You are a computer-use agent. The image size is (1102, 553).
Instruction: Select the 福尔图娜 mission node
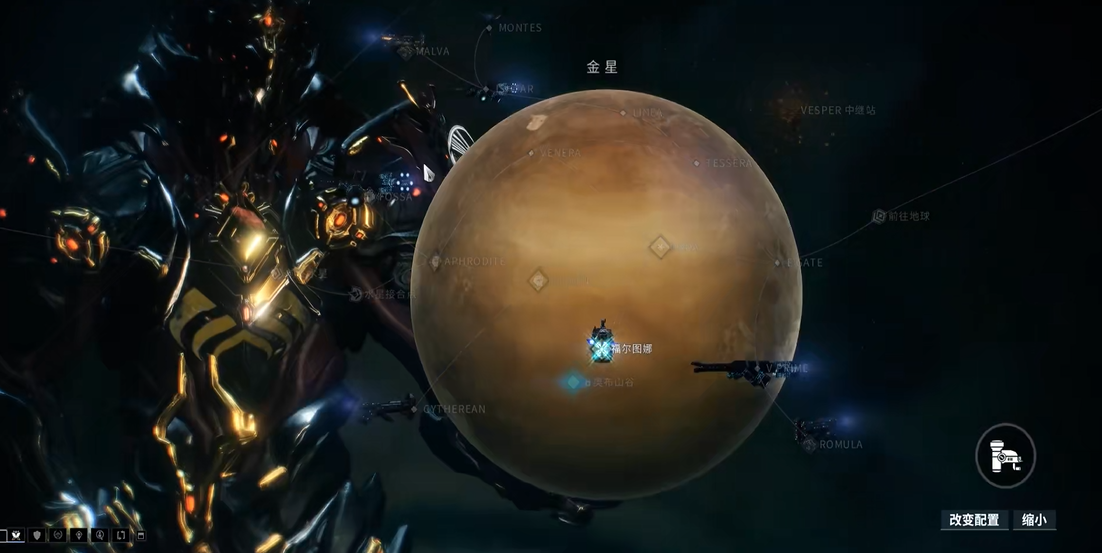[x=601, y=346]
